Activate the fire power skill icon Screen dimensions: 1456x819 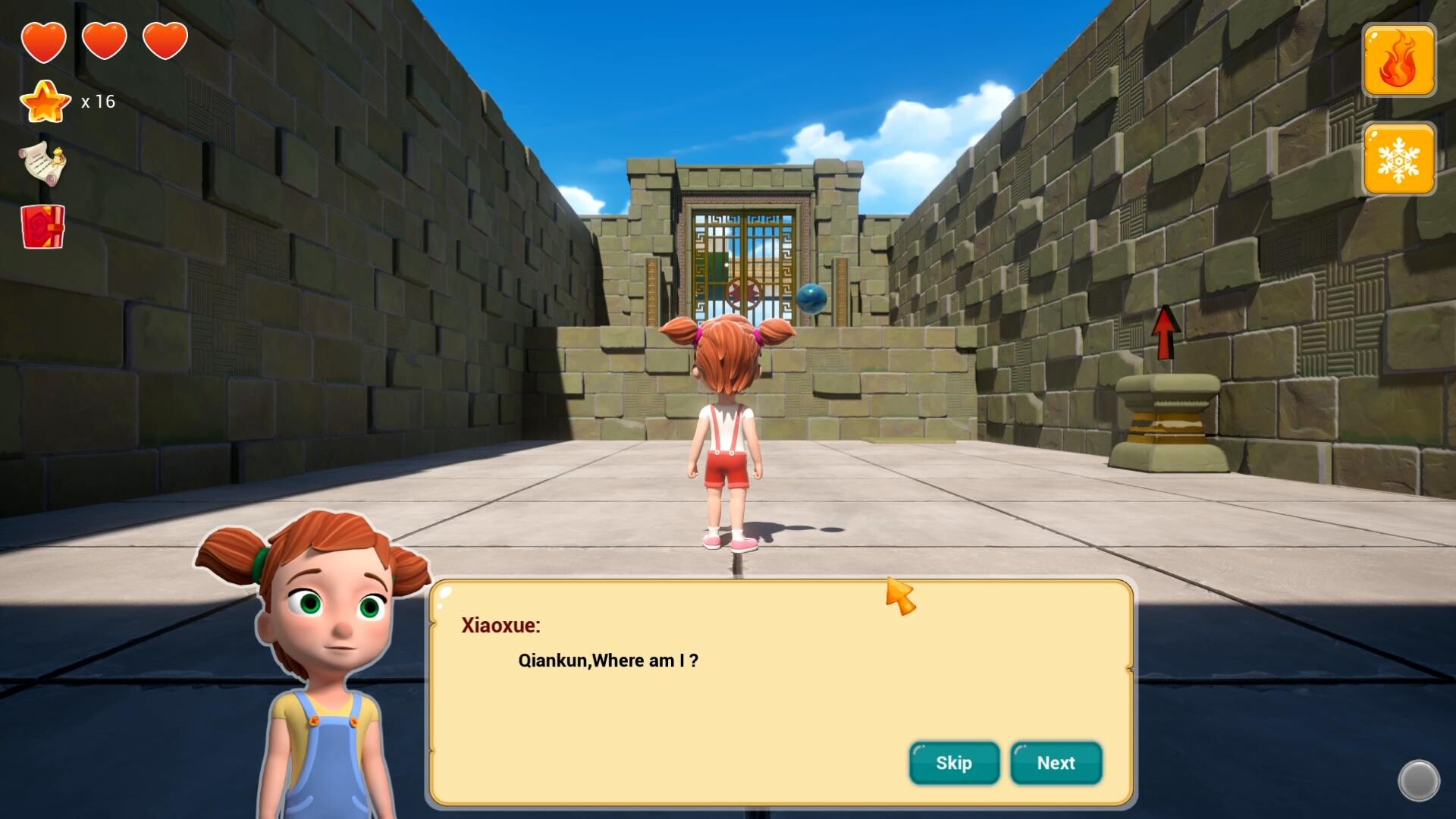(x=1399, y=60)
